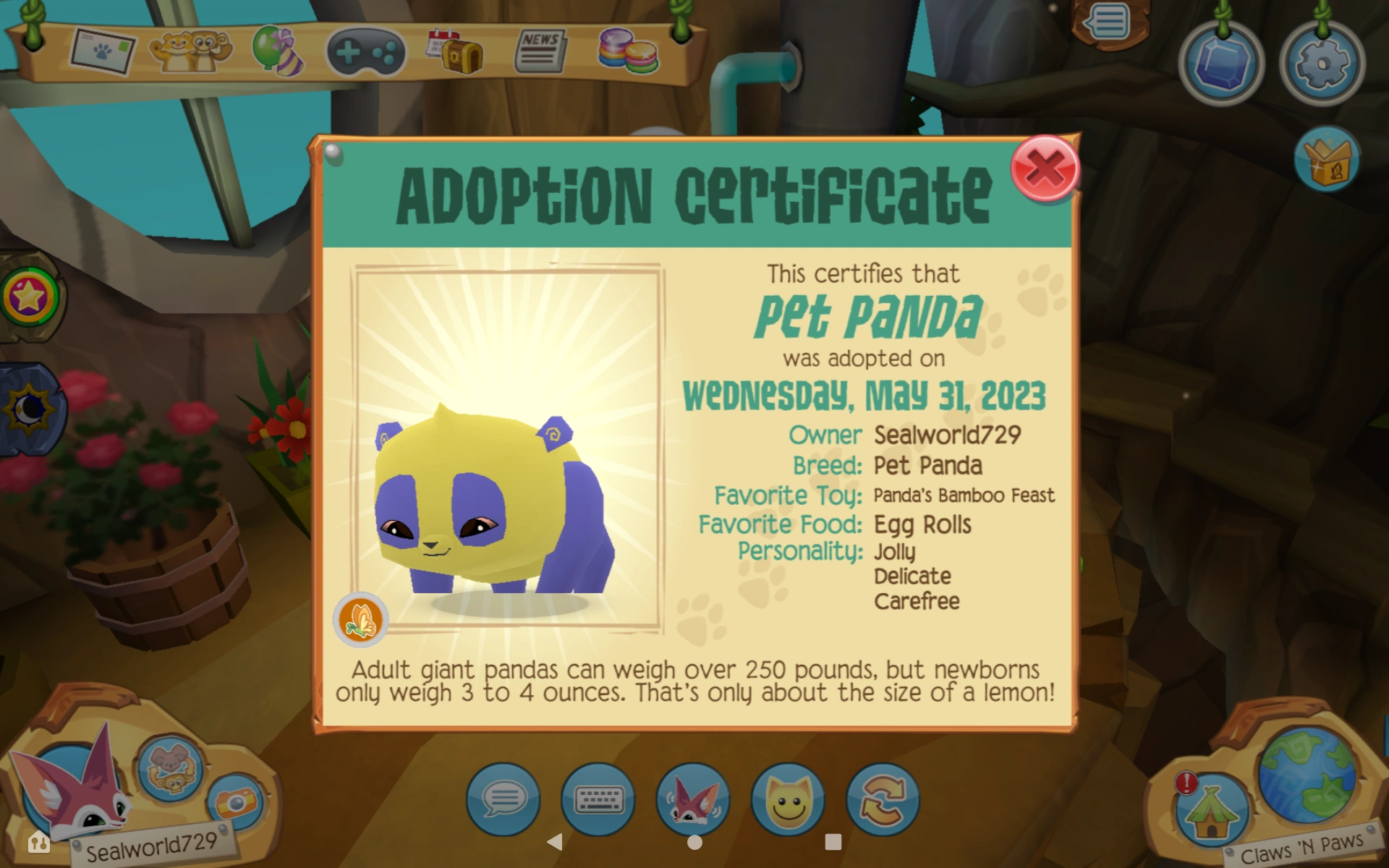Open the settings gear
Image resolution: width=1389 pixels, height=868 pixels.
point(1322,64)
